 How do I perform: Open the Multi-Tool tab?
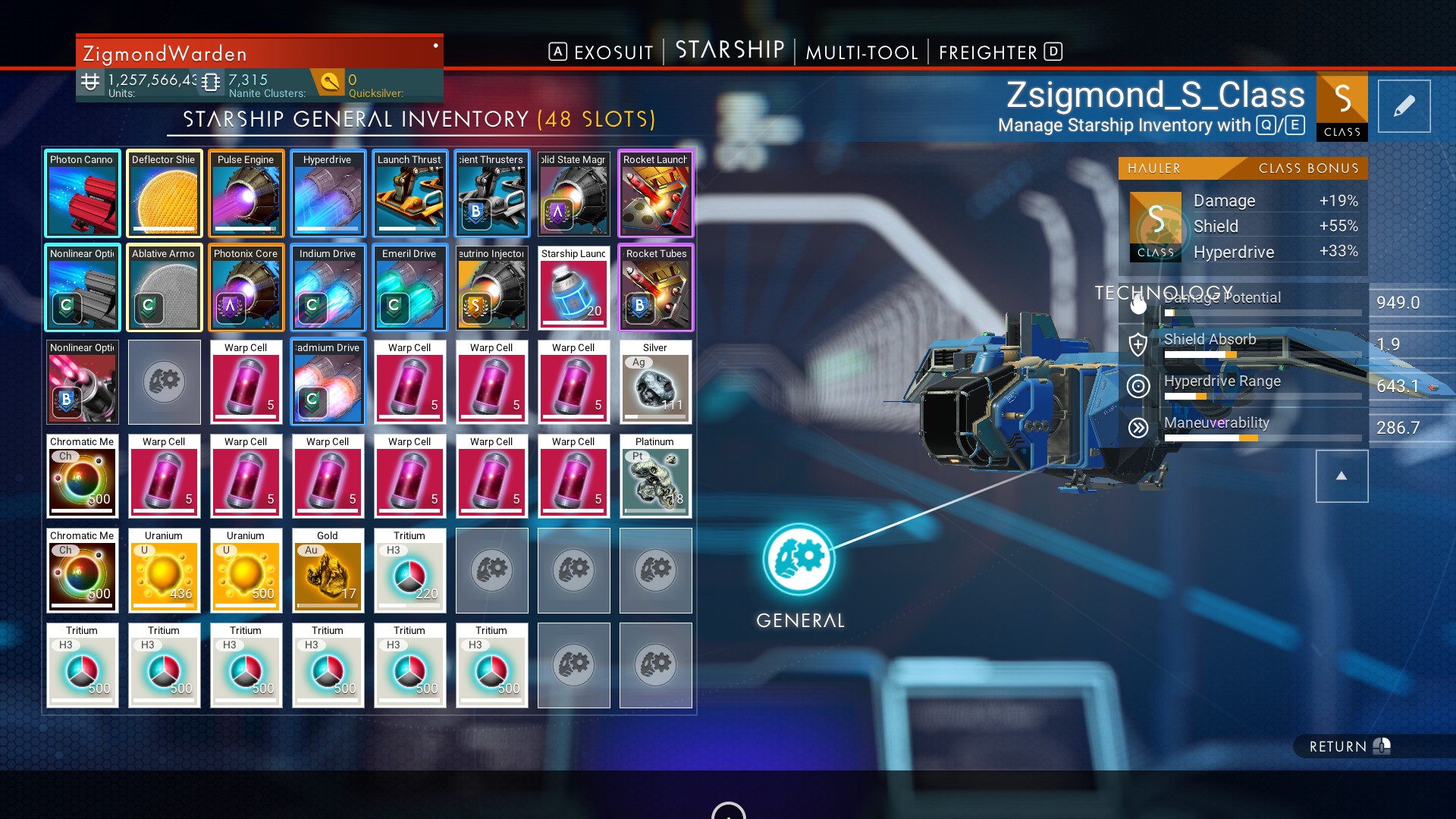tap(861, 52)
